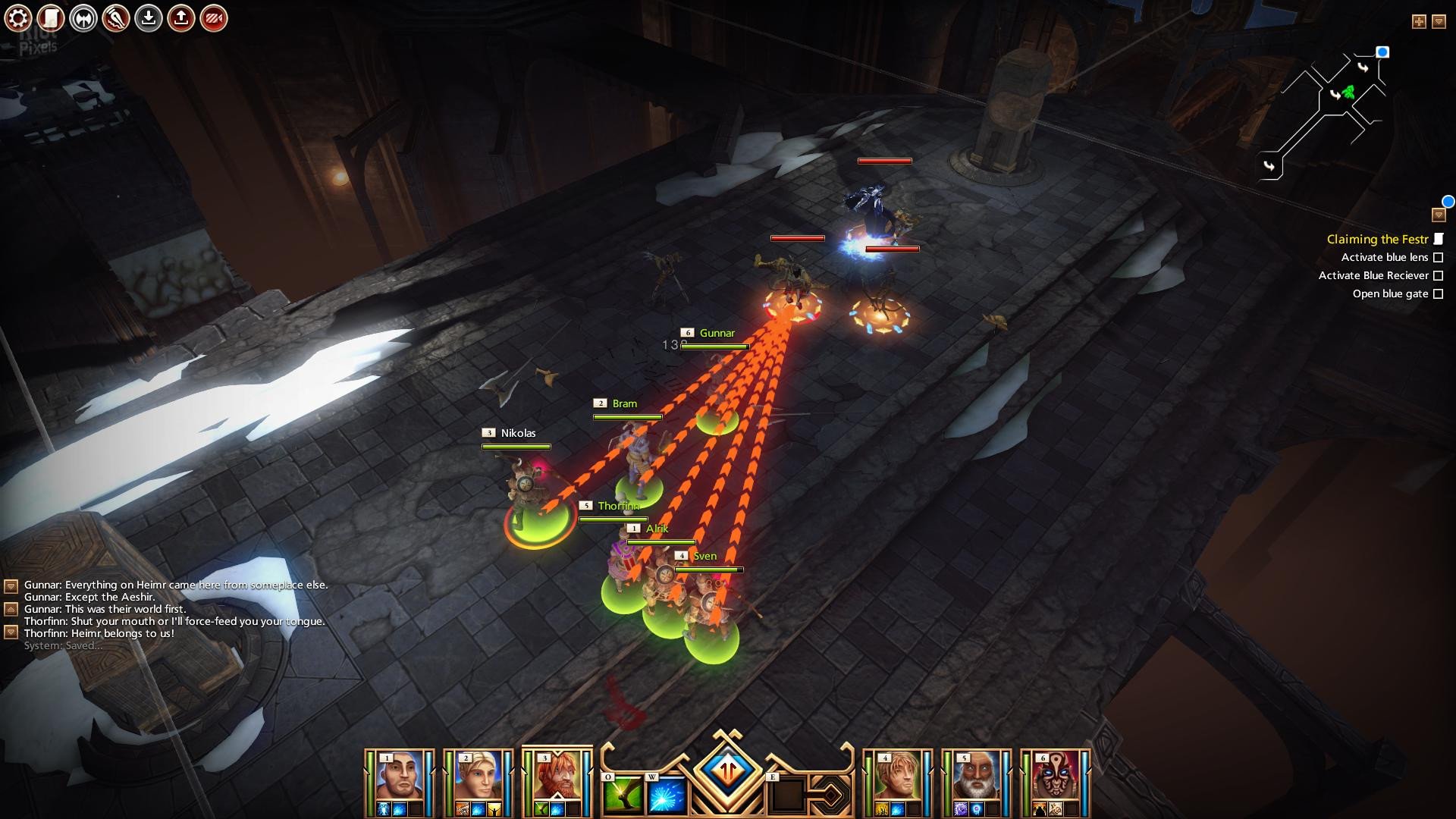Collapse the minimap with its arrow button
Image resolution: width=1456 pixels, height=819 pixels.
[1439, 22]
